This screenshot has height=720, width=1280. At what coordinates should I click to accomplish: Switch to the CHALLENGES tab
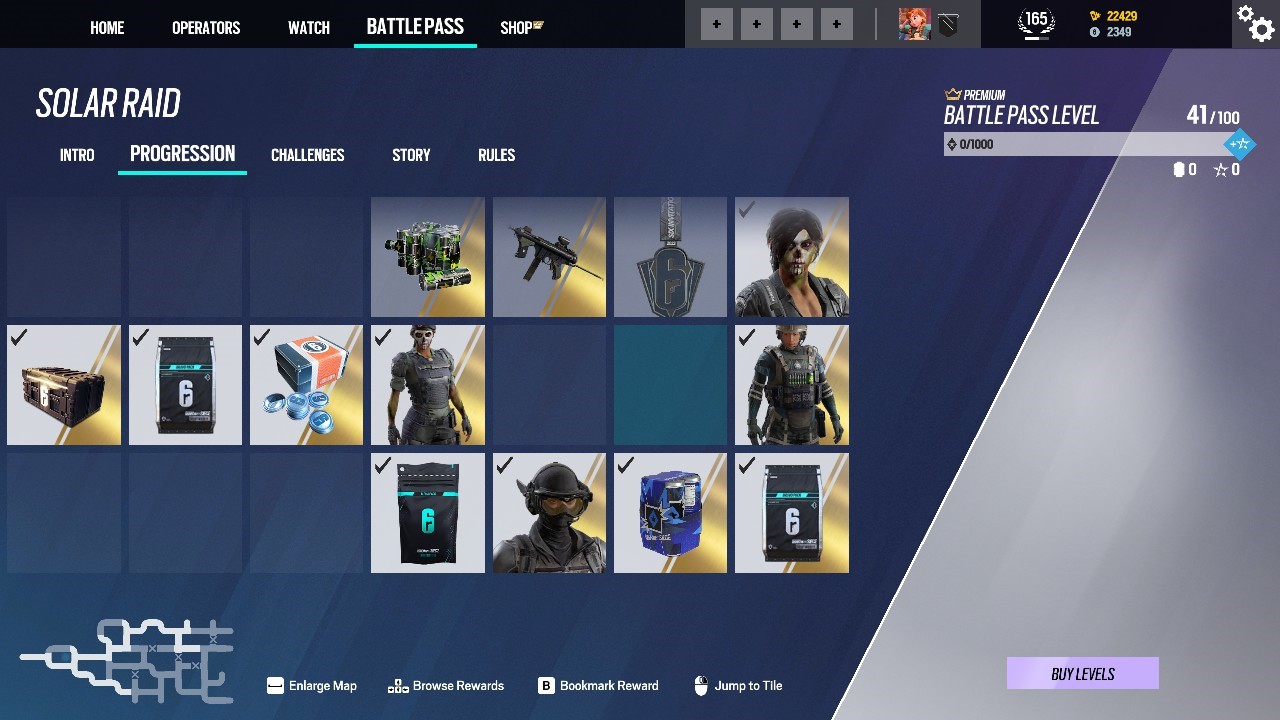point(307,155)
